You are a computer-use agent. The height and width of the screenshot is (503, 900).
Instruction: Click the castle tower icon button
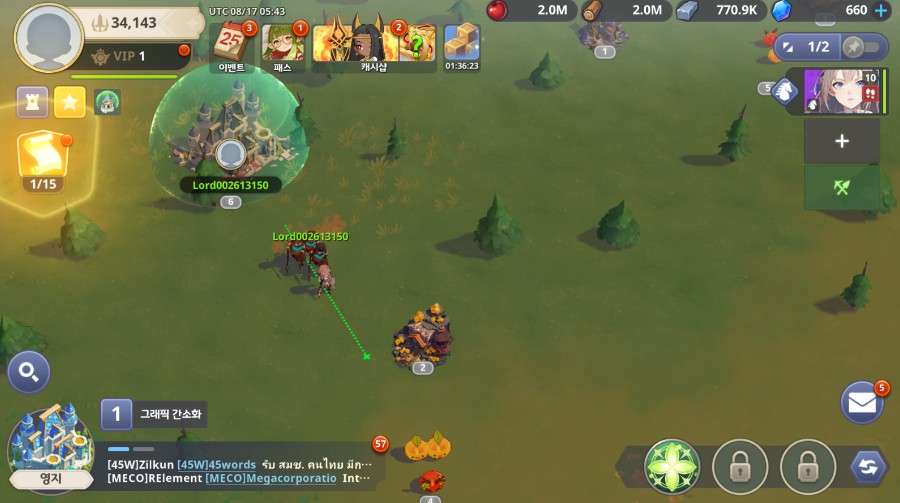coord(32,101)
